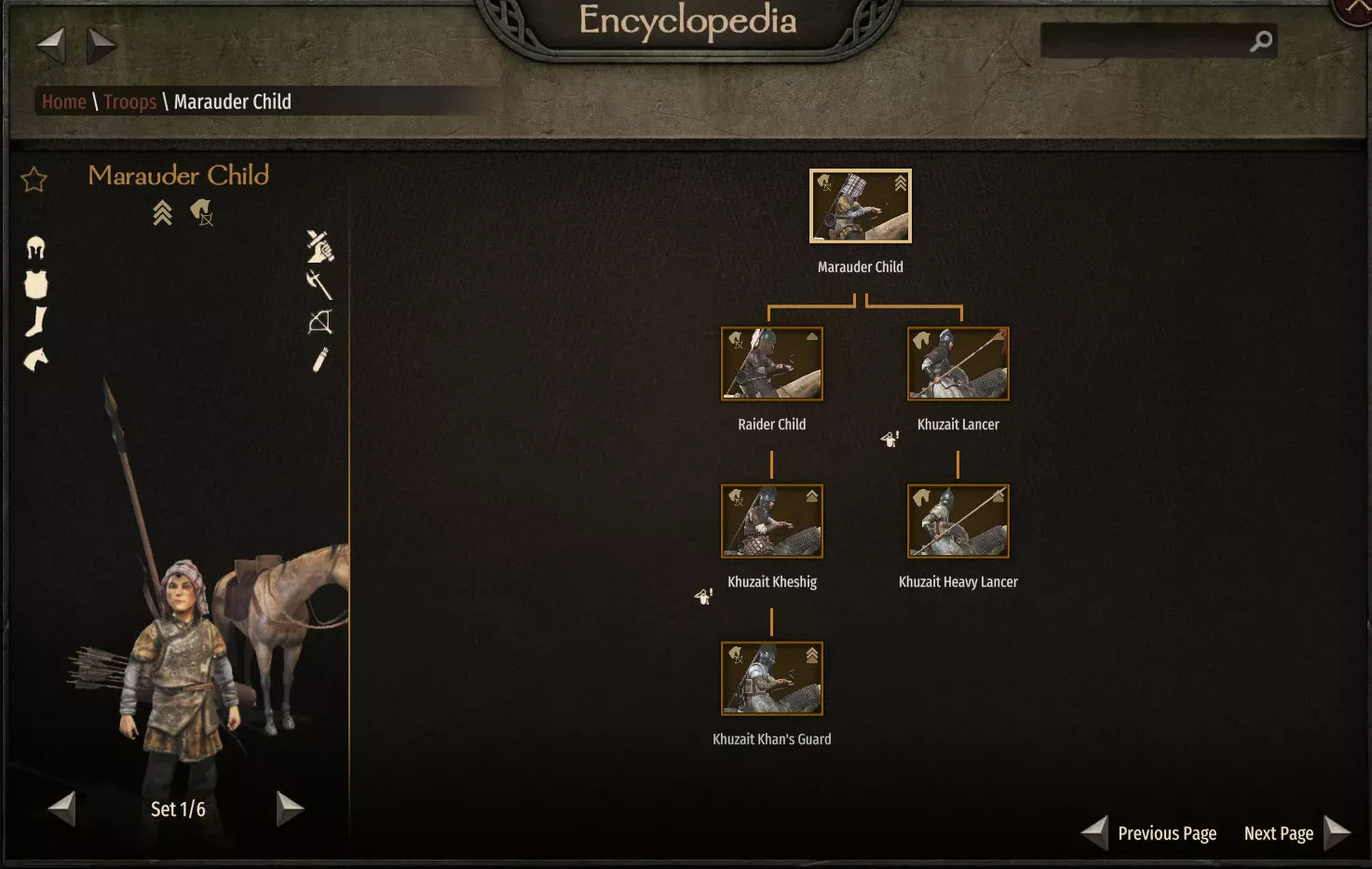This screenshot has width=1372, height=869.
Task: Go to the Next Page
Action: (x=1278, y=833)
